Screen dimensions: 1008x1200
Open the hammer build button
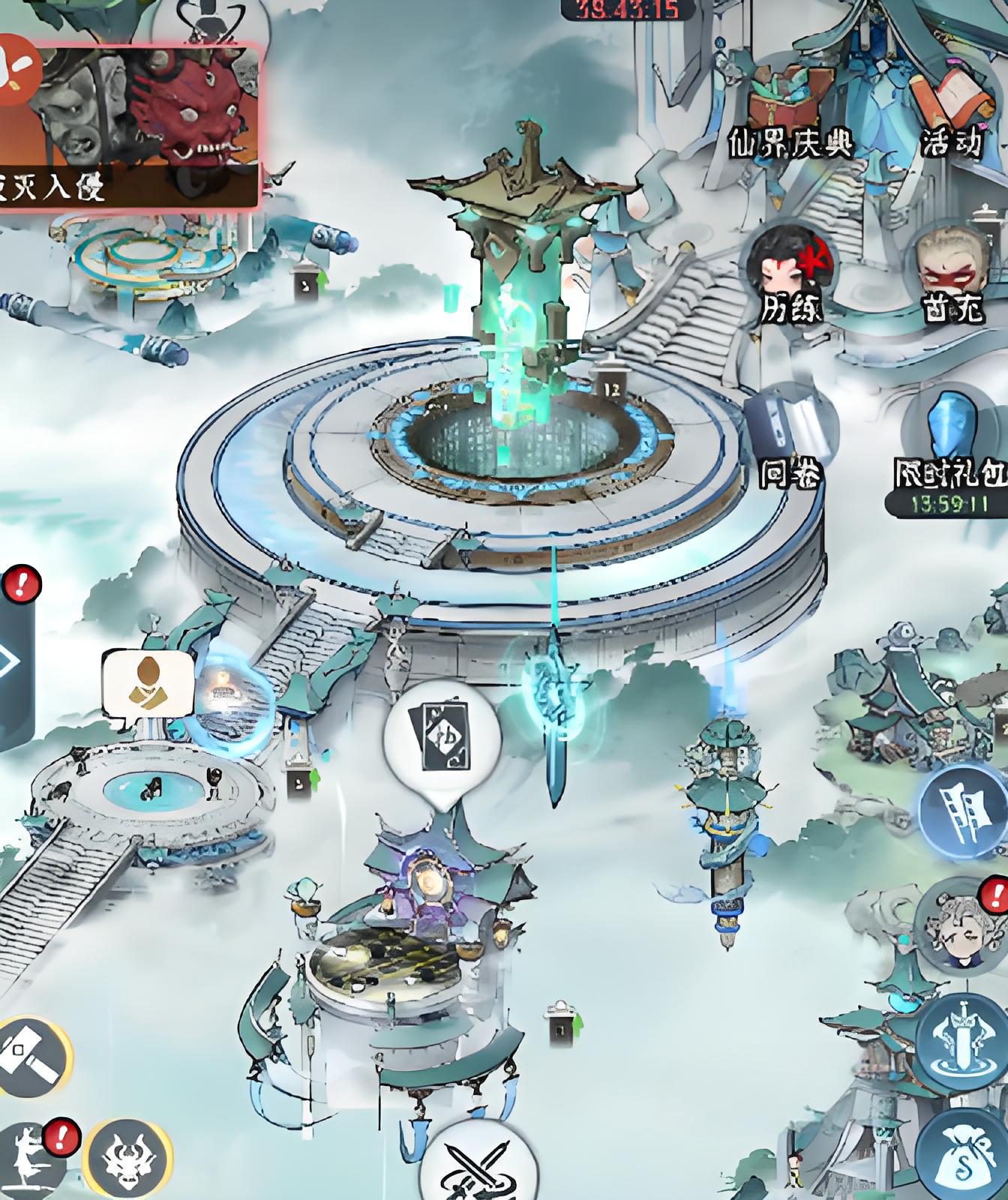coord(30,1057)
